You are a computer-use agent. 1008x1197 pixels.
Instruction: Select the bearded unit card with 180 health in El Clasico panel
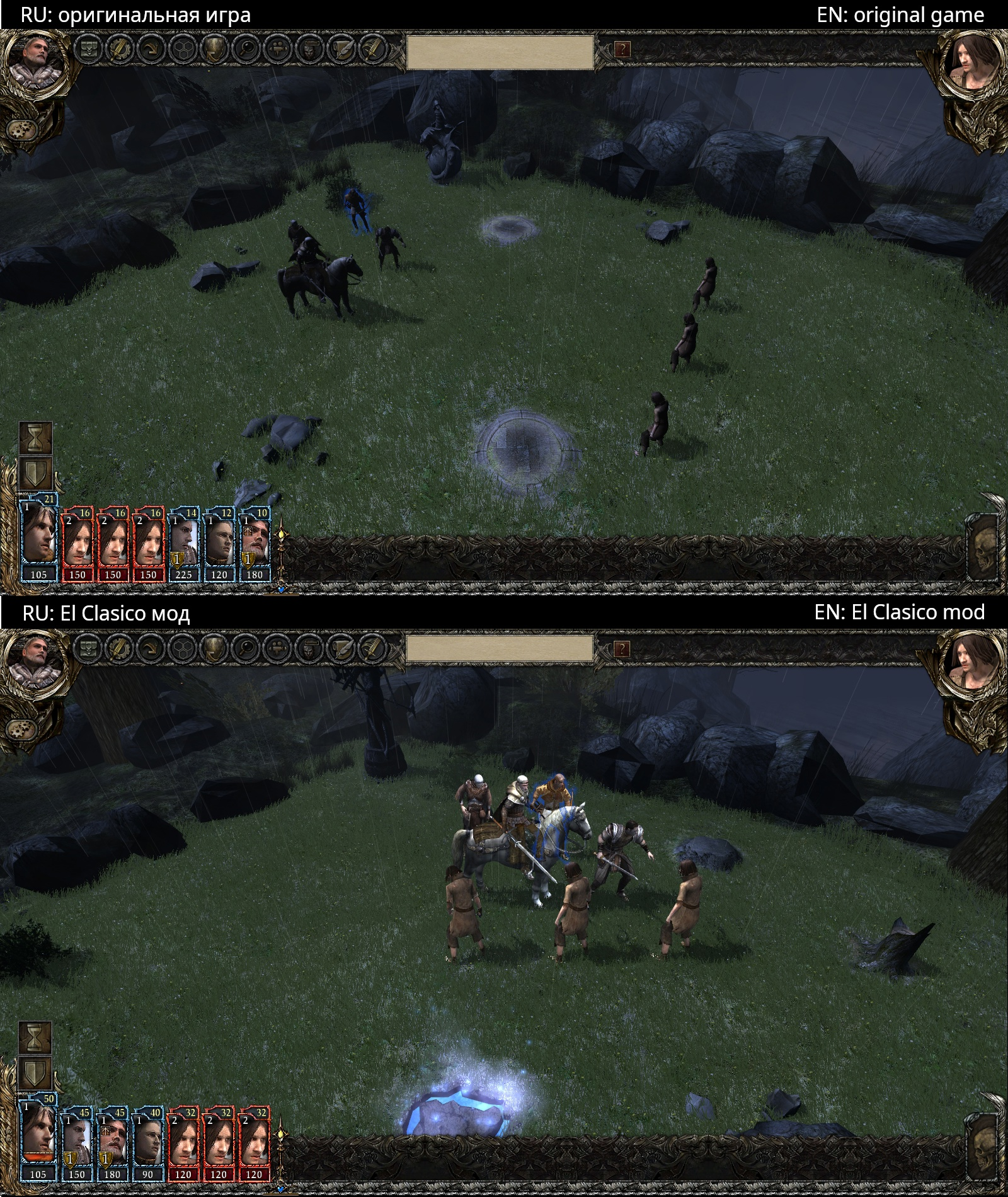[113, 1140]
